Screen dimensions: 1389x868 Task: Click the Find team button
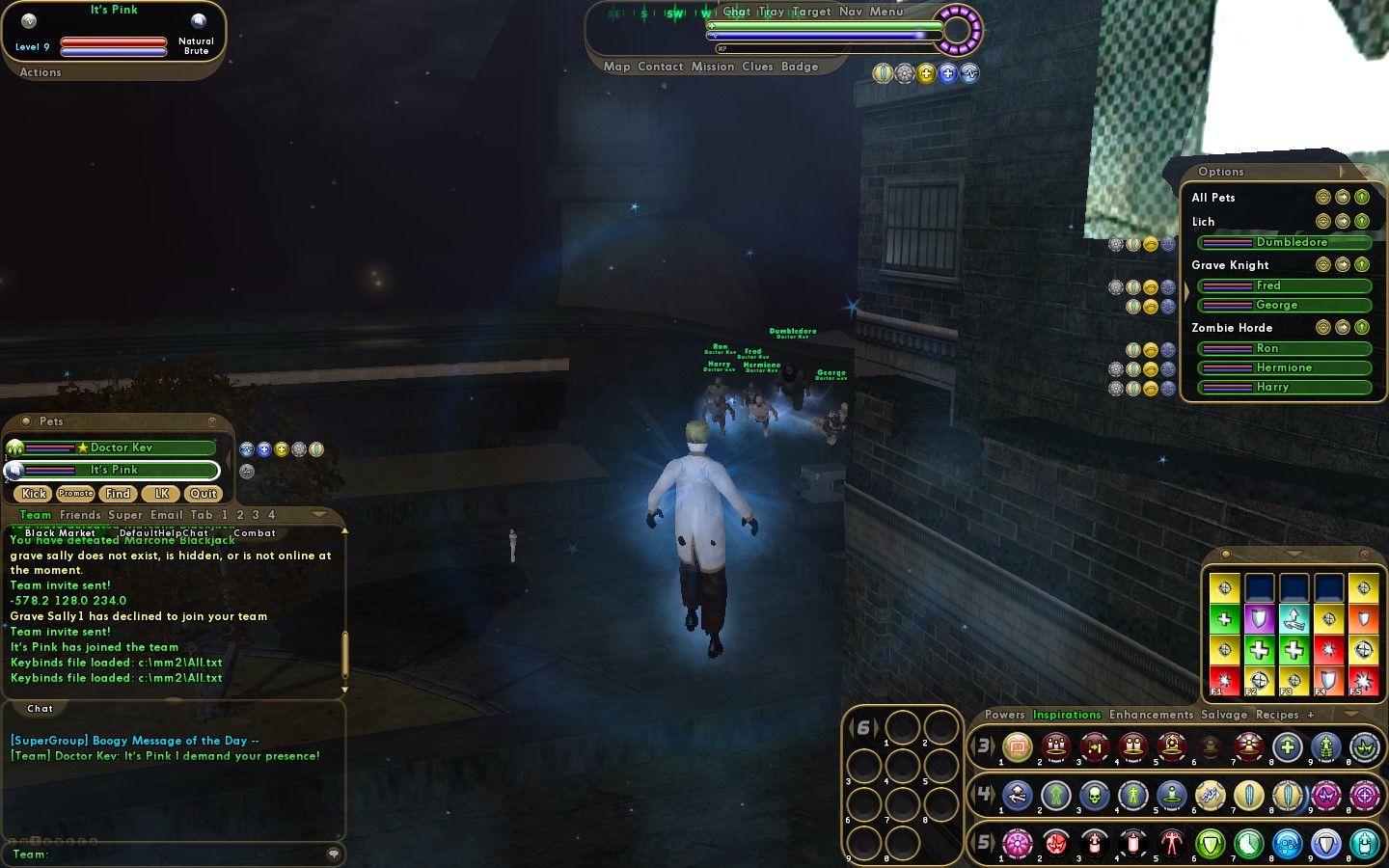[118, 494]
